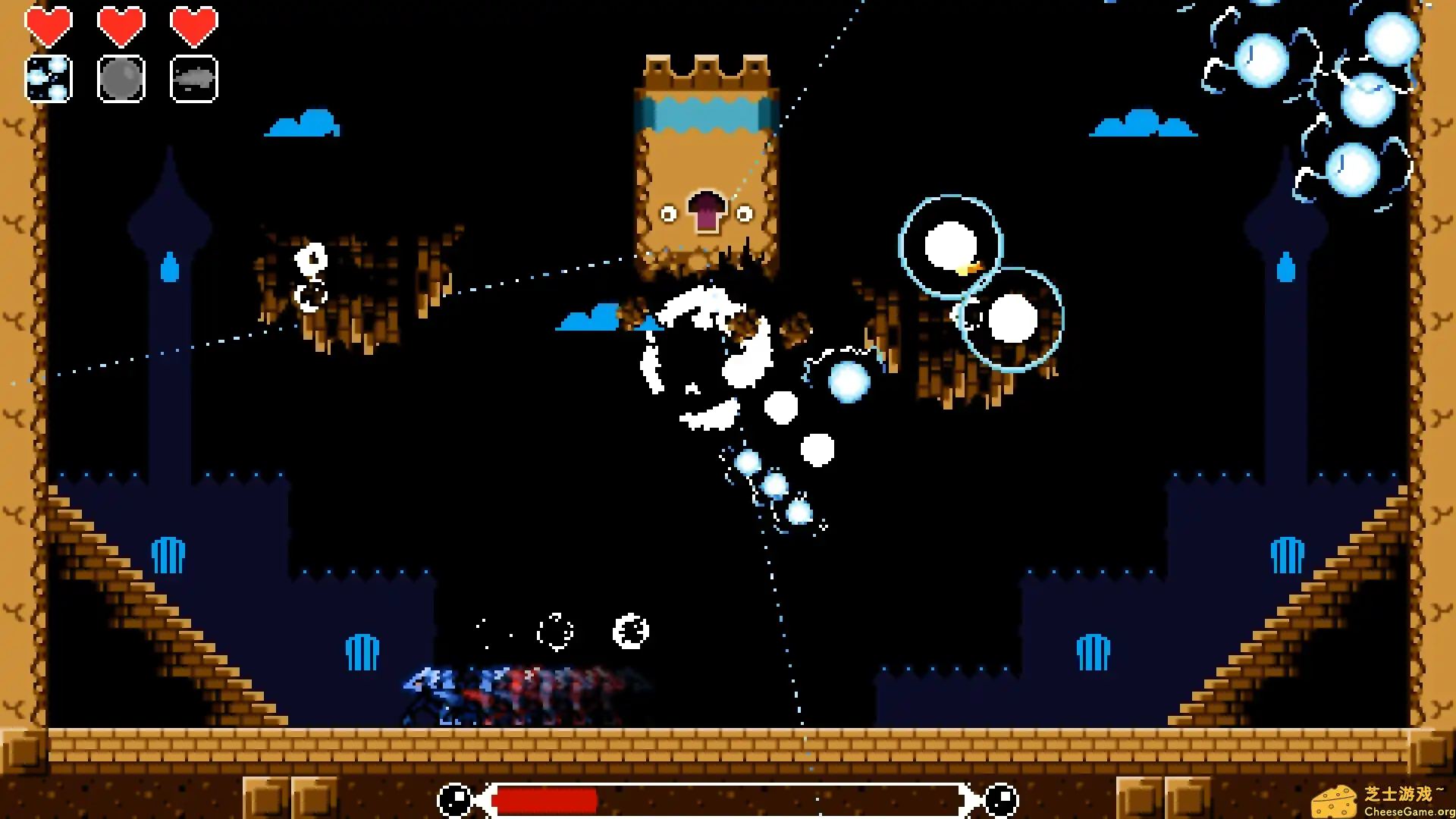This screenshot has width=1456, height=819.
Task: Click the blue cloud near the top left
Action: 303,124
